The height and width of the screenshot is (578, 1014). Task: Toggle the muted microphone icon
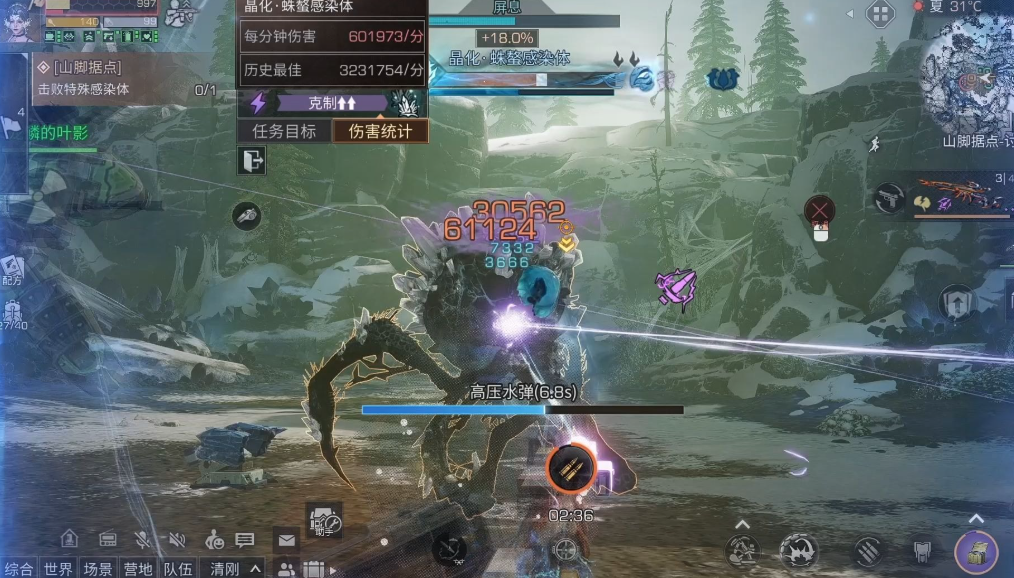pos(143,540)
